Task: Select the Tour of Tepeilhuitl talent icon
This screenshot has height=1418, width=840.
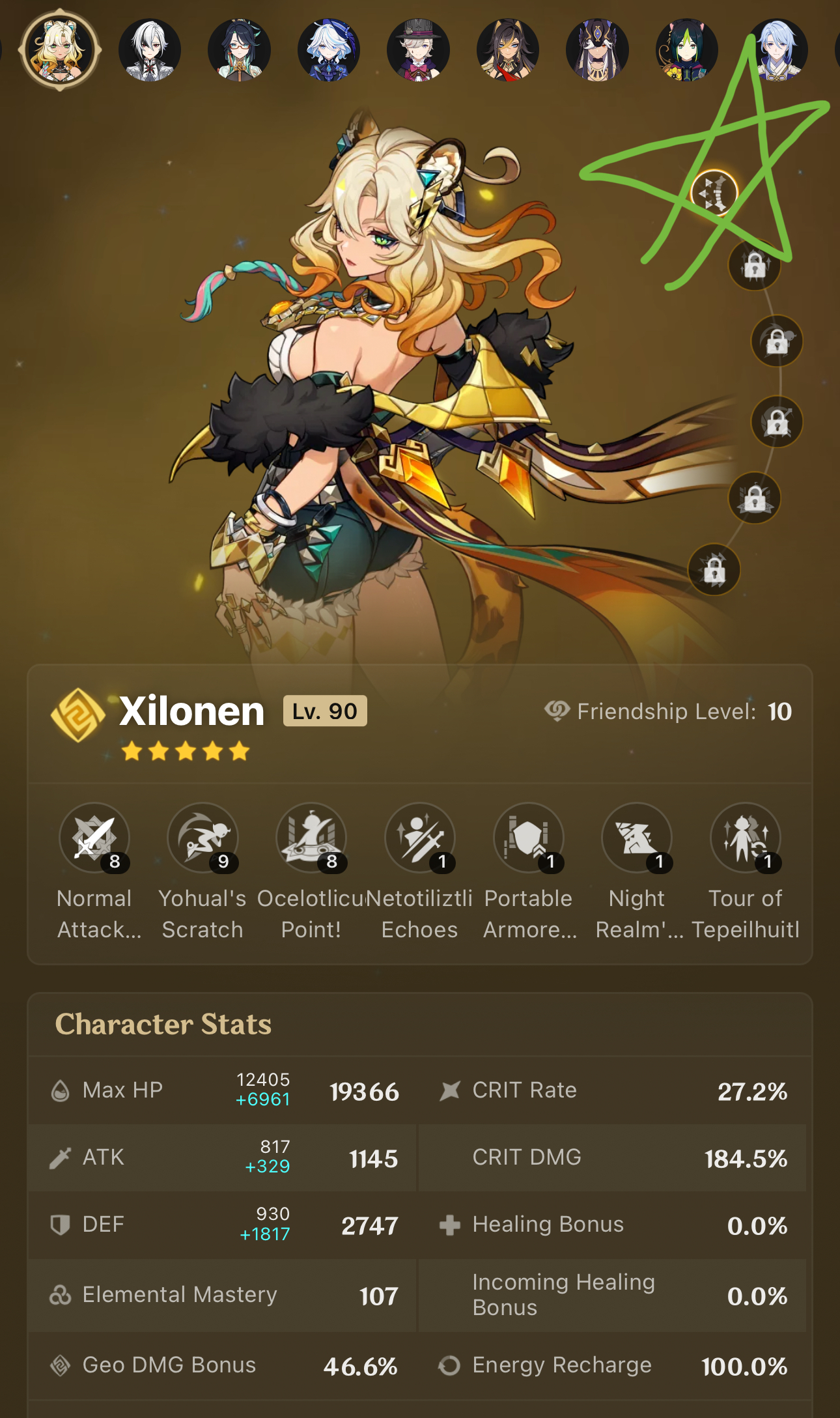Action: (x=746, y=838)
